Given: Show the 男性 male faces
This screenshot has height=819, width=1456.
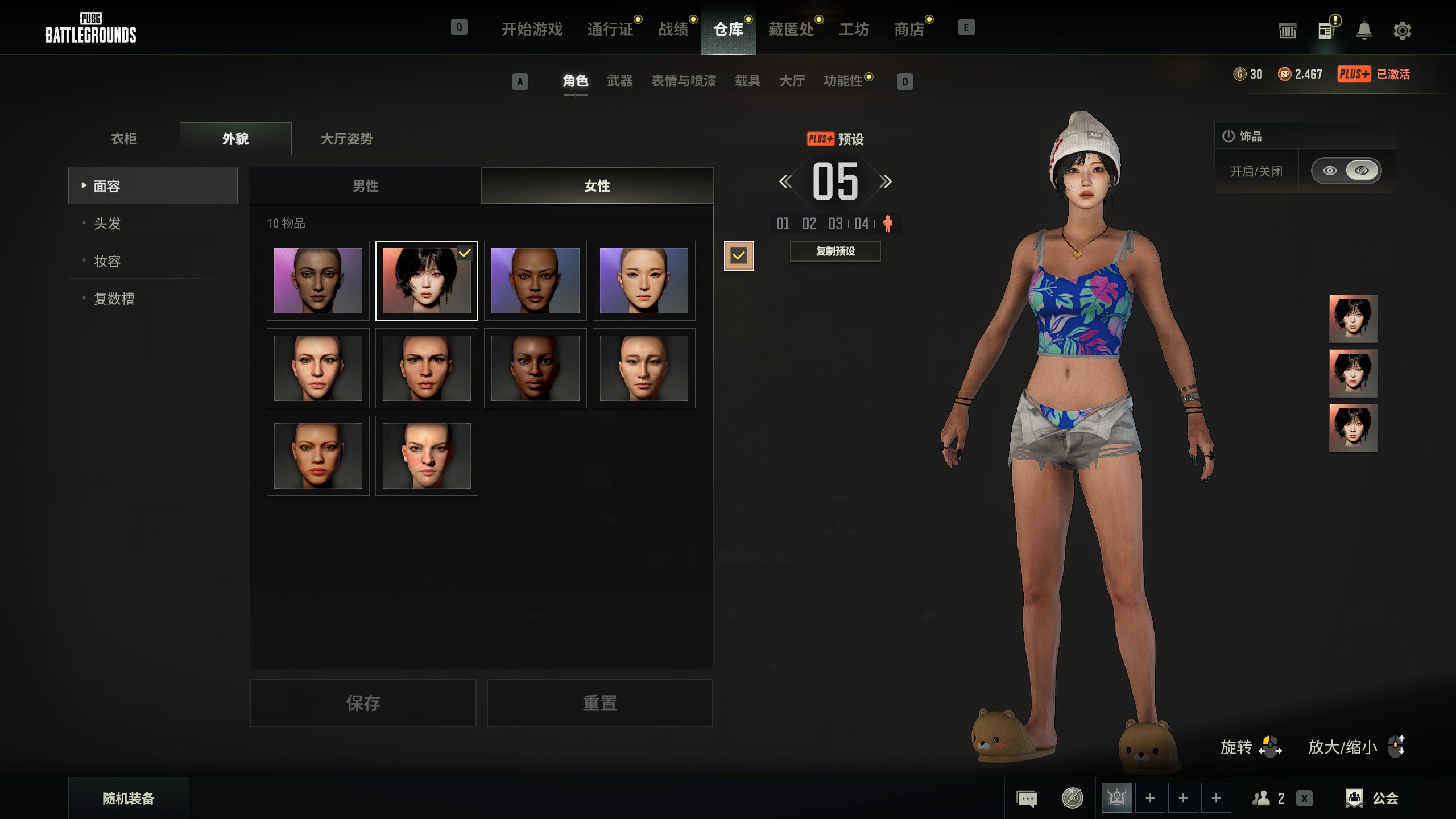Looking at the screenshot, I should 365,186.
